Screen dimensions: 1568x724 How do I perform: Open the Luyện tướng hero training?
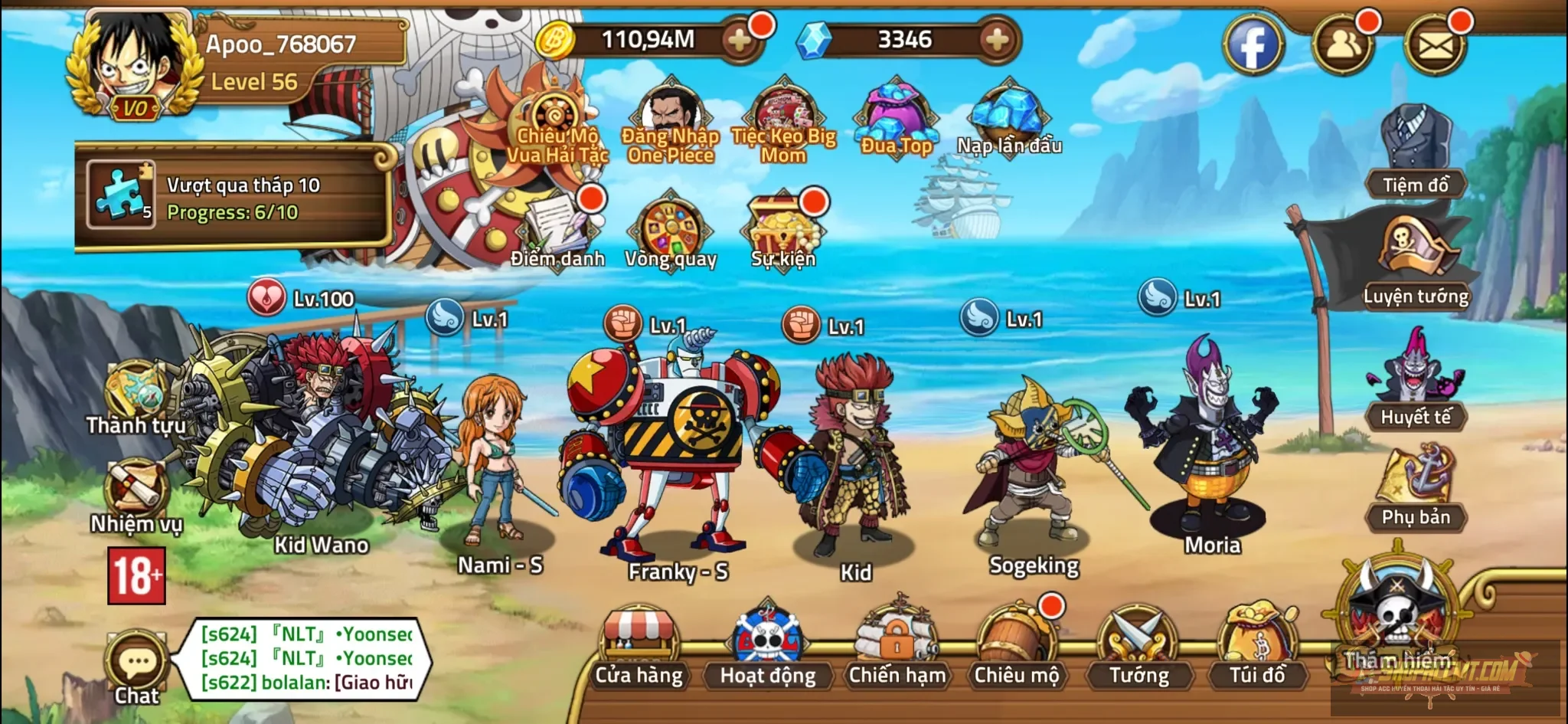pyautogui.click(x=1415, y=253)
